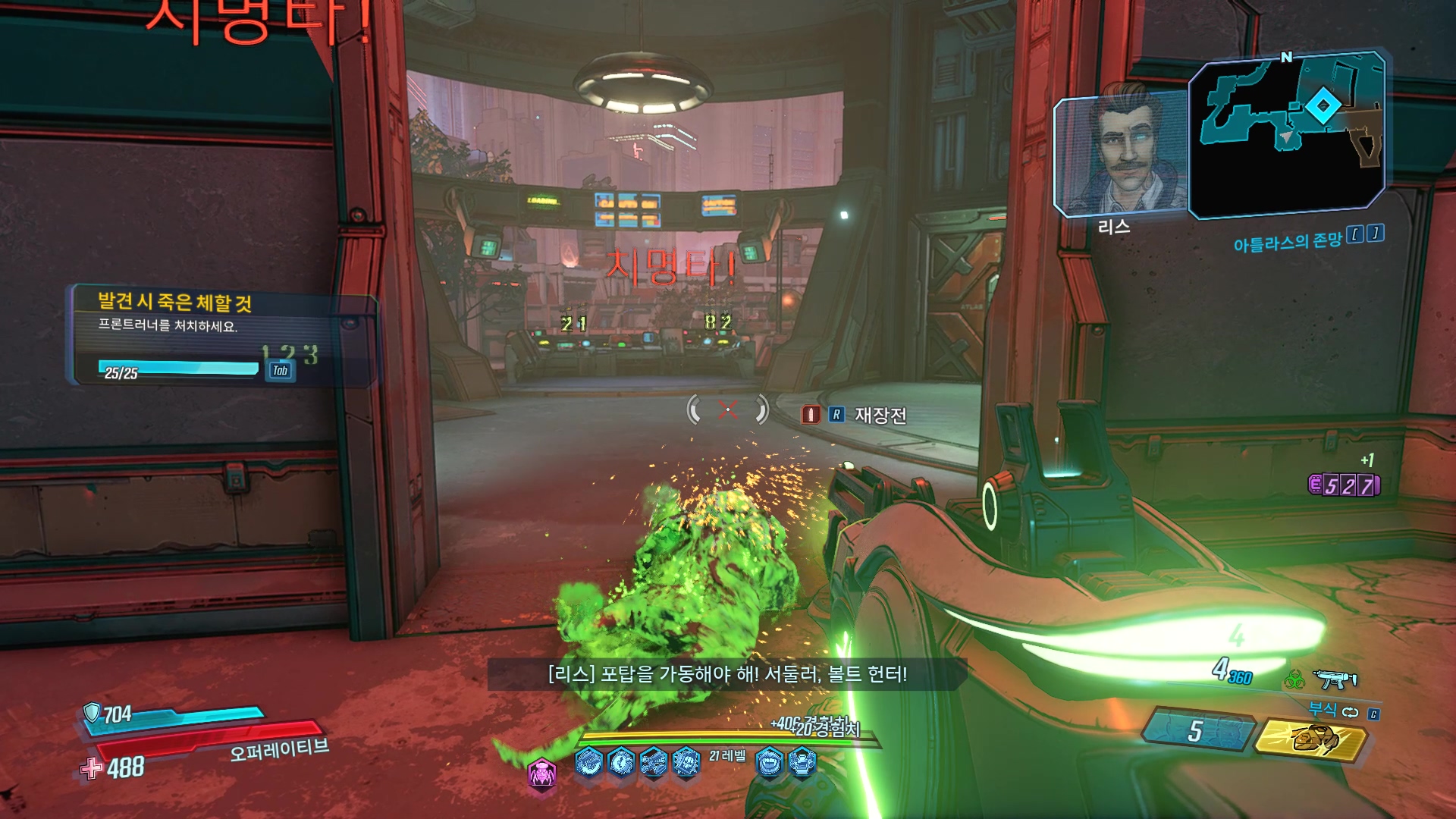Viewport: 1456px width, 819px height.
Task: Select the shield icon beside 704
Action: 92,712
